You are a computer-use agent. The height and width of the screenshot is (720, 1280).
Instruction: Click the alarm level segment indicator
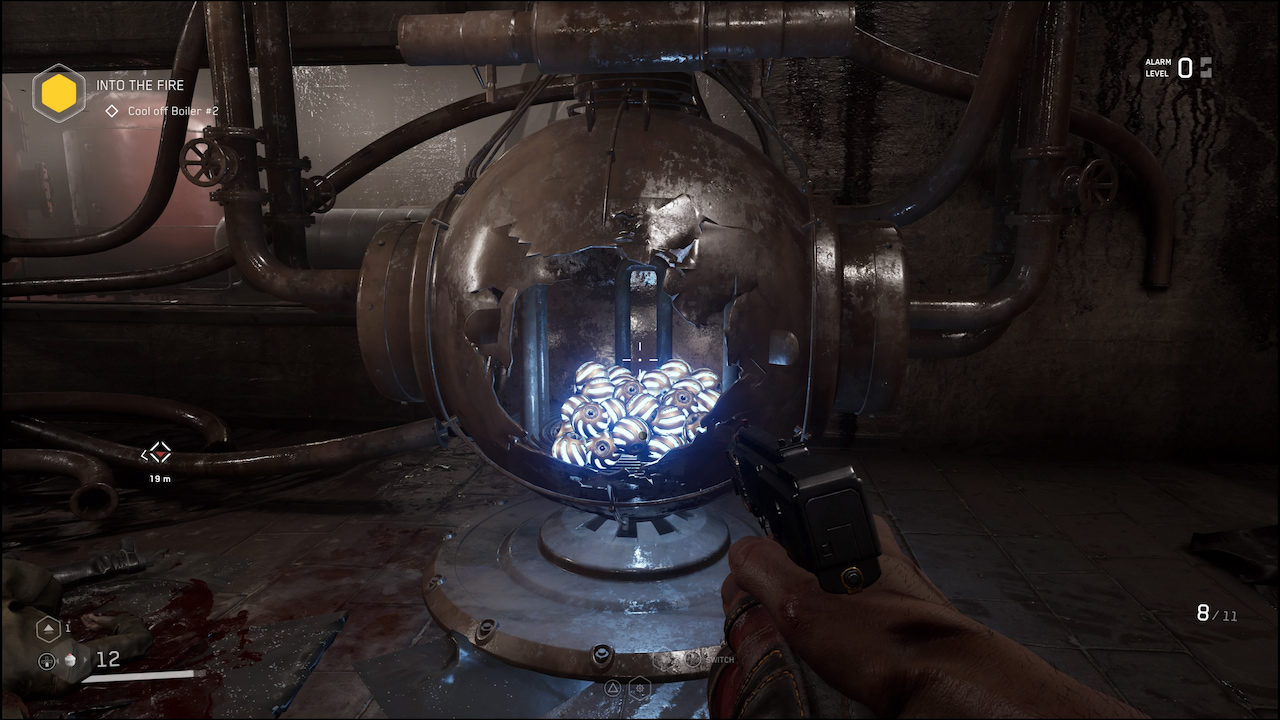[x=1208, y=67]
